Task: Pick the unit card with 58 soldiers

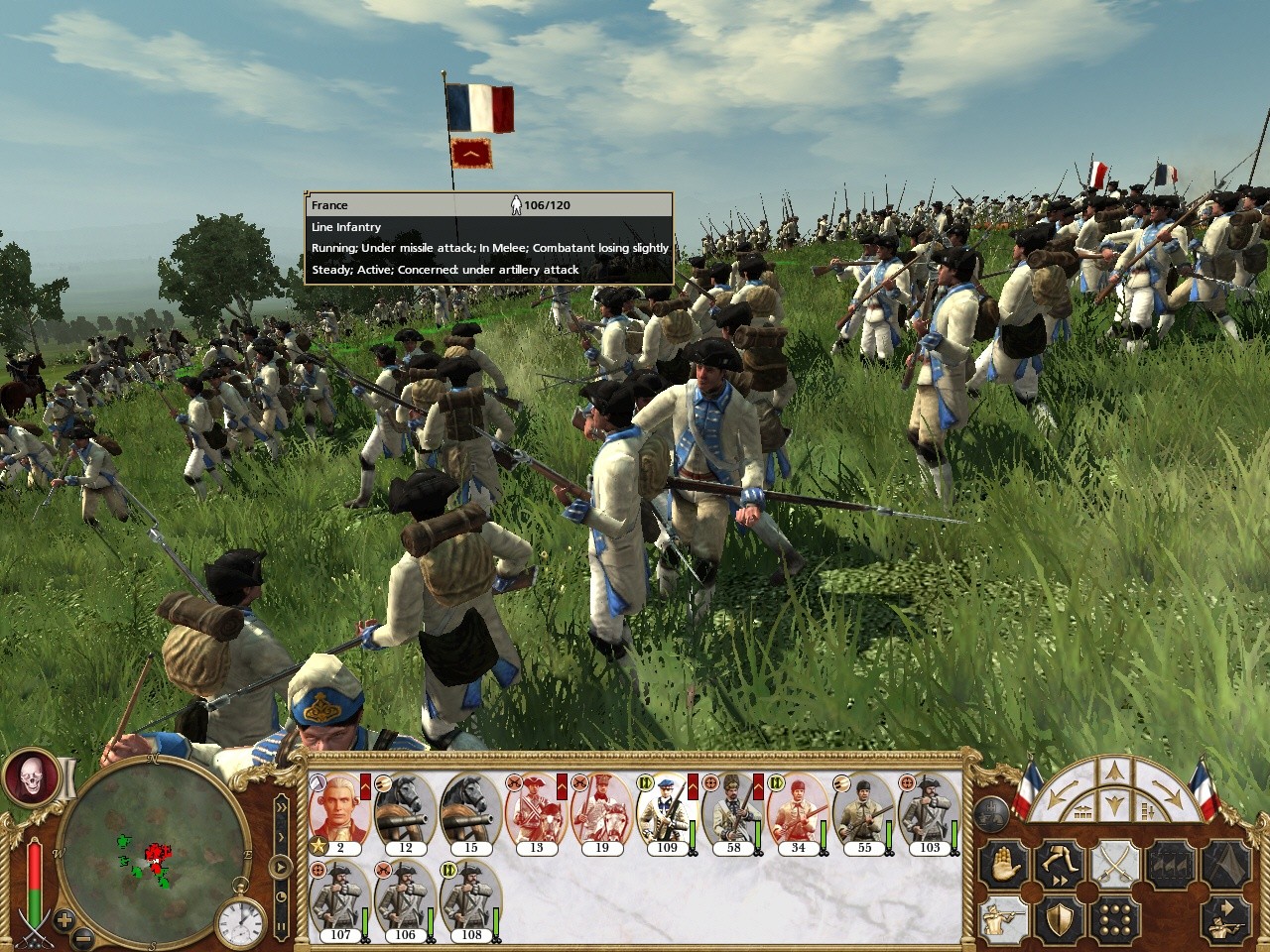Action: click(x=733, y=811)
